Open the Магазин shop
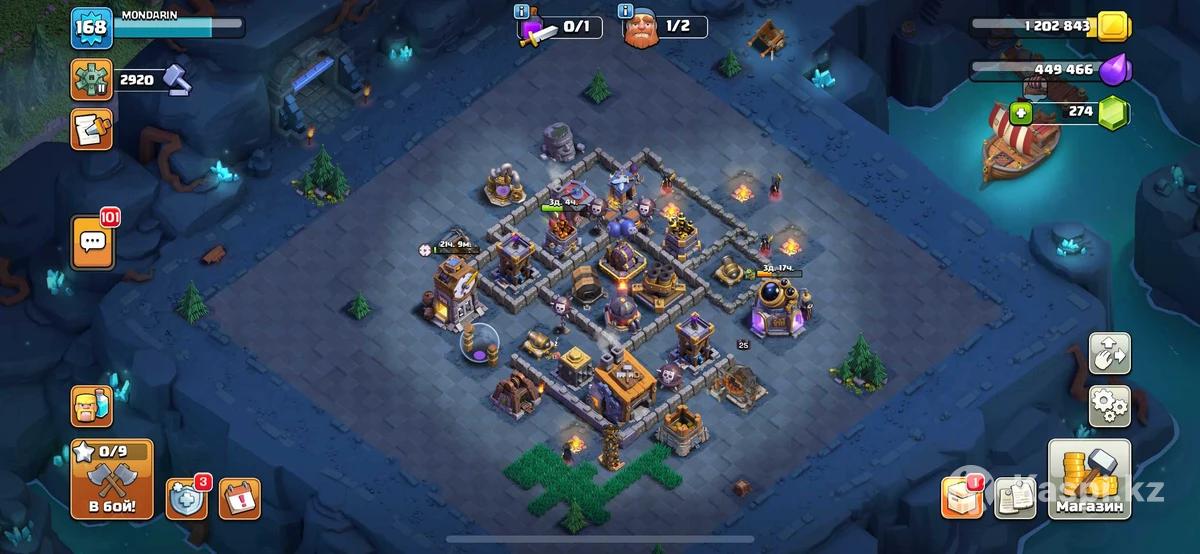 (1089, 480)
